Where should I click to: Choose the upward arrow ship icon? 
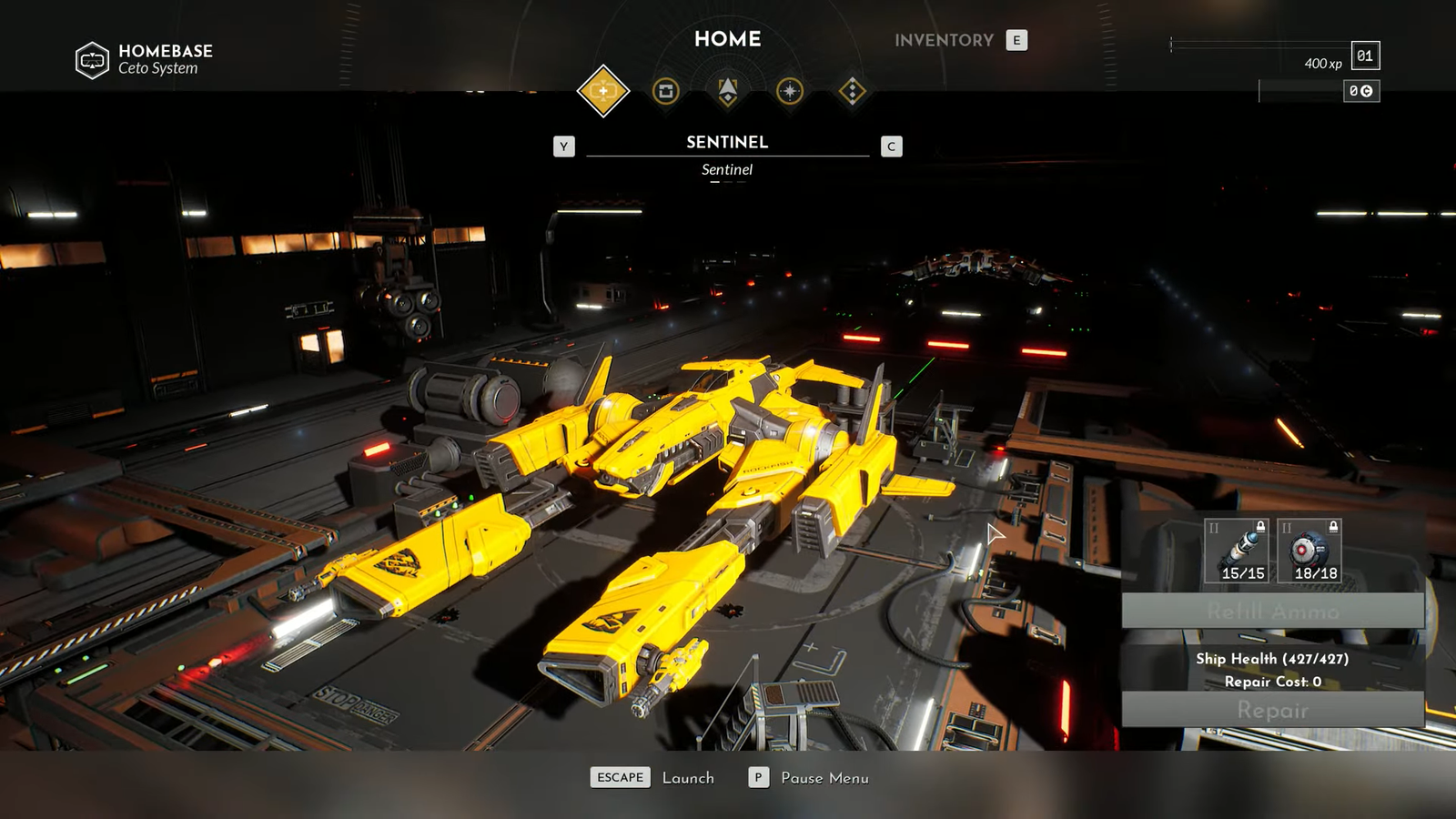[x=728, y=91]
